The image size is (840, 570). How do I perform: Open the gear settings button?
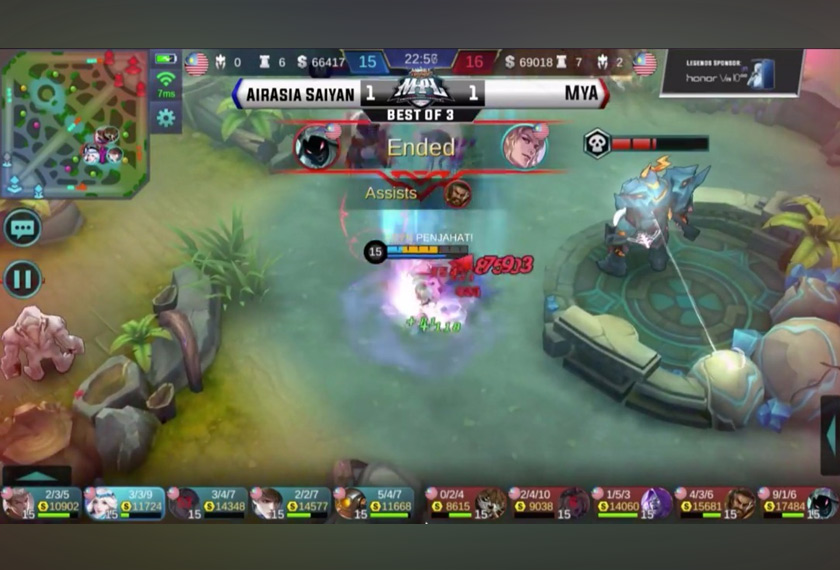(165, 117)
